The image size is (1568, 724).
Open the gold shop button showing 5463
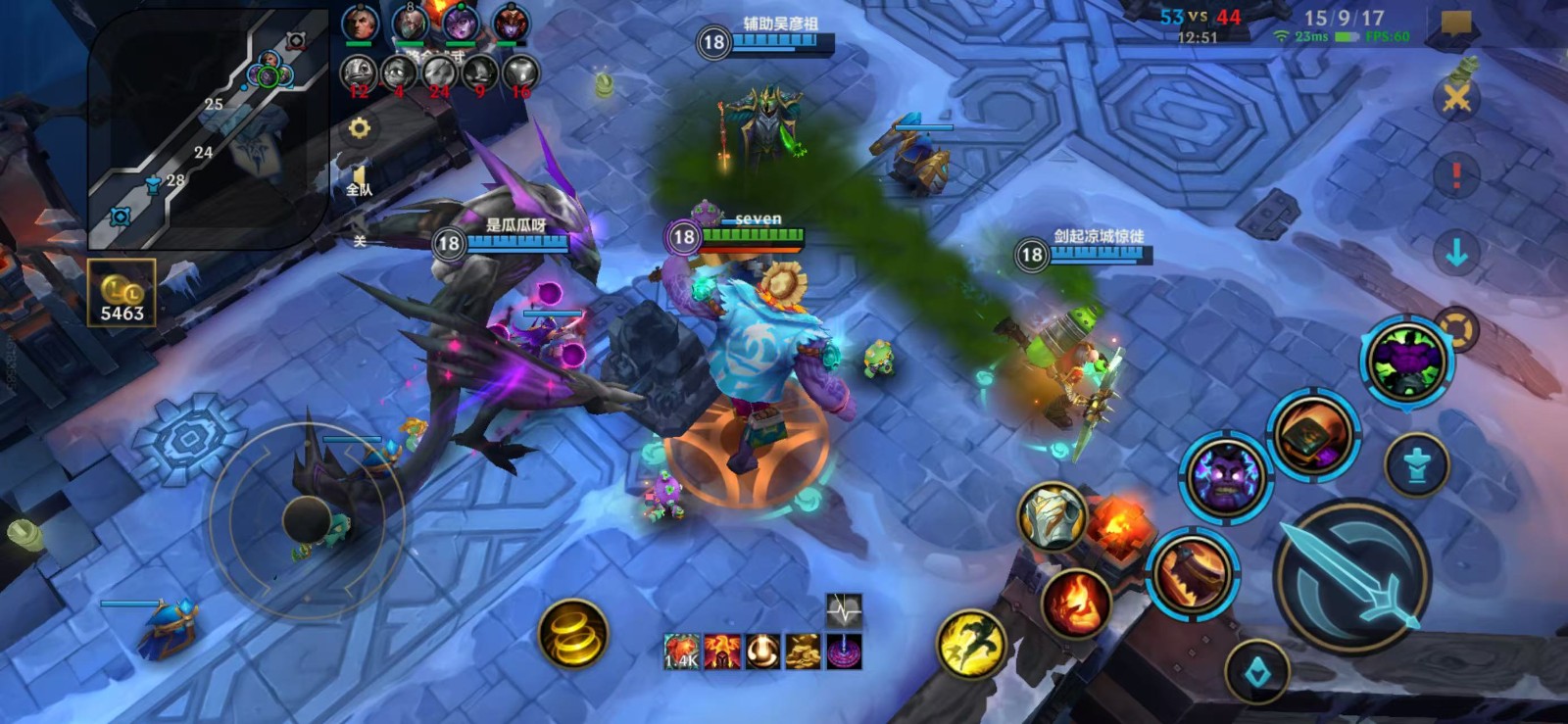pos(122,293)
